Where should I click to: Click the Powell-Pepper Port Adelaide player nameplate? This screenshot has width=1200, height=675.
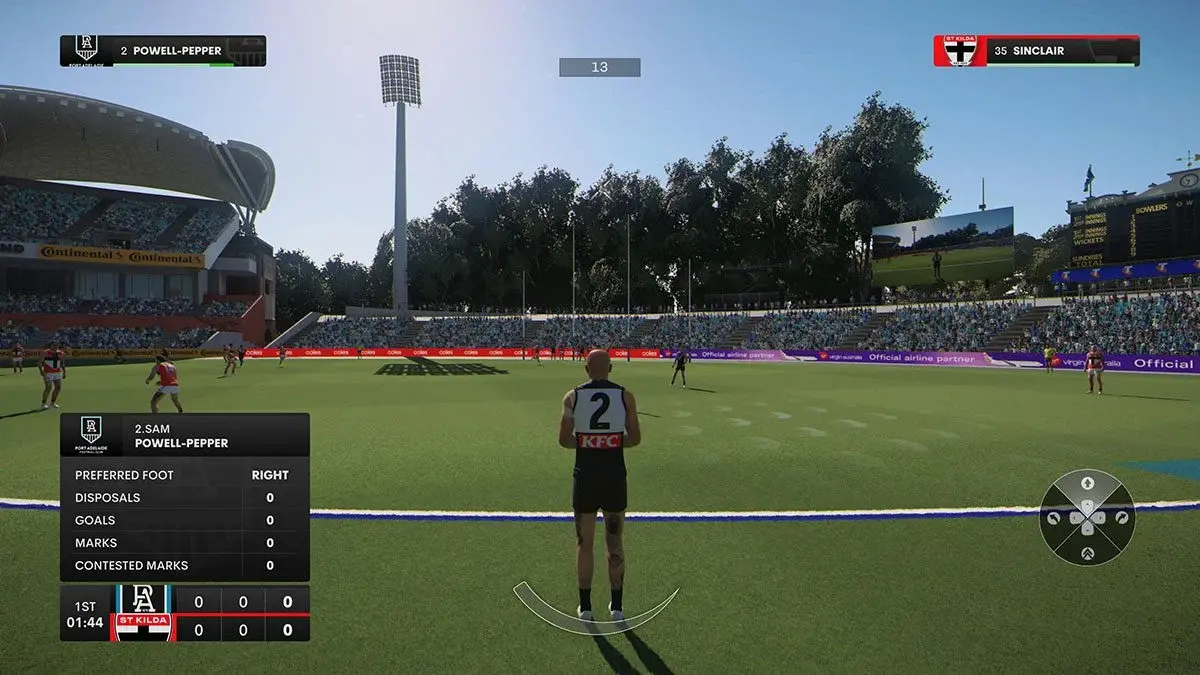click(163, 51)
